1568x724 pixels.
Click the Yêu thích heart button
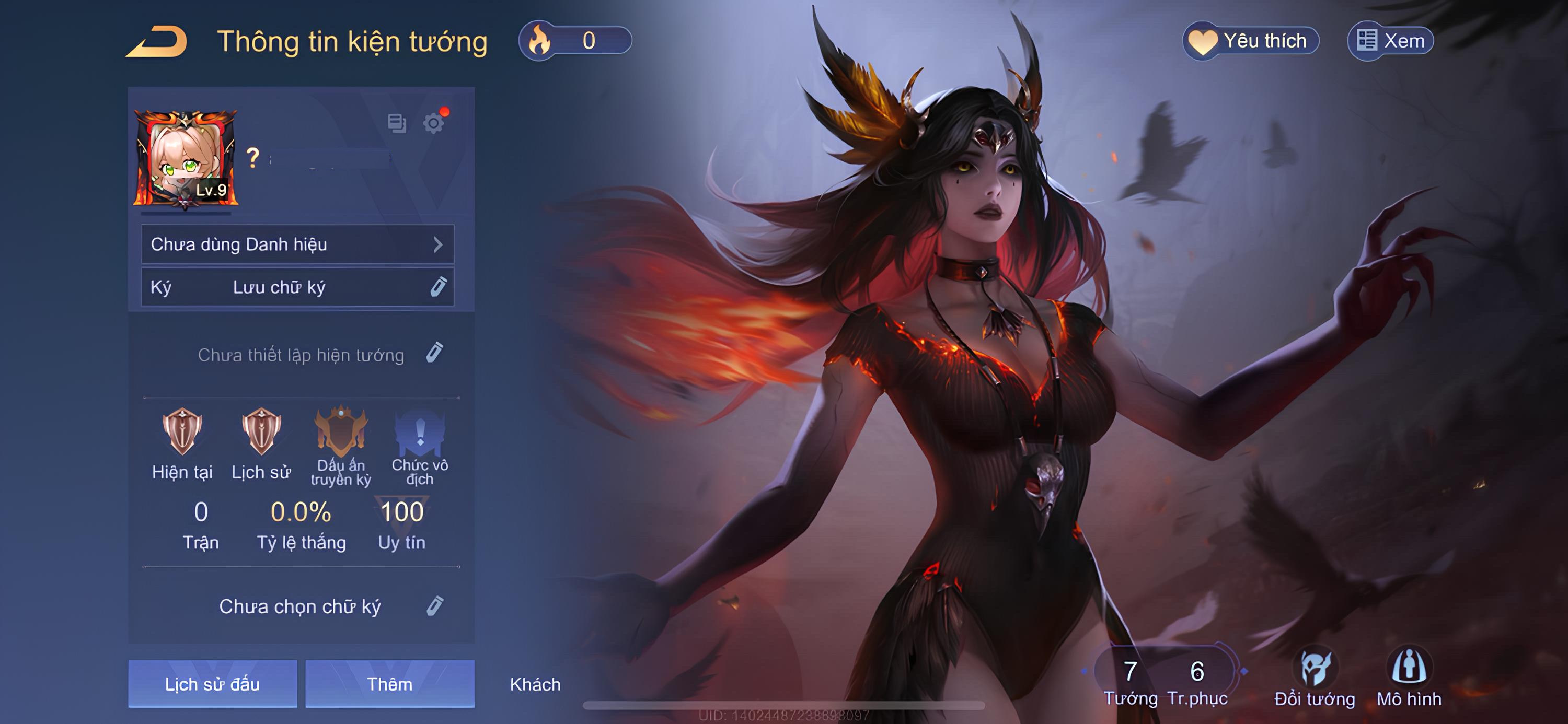1250,41
